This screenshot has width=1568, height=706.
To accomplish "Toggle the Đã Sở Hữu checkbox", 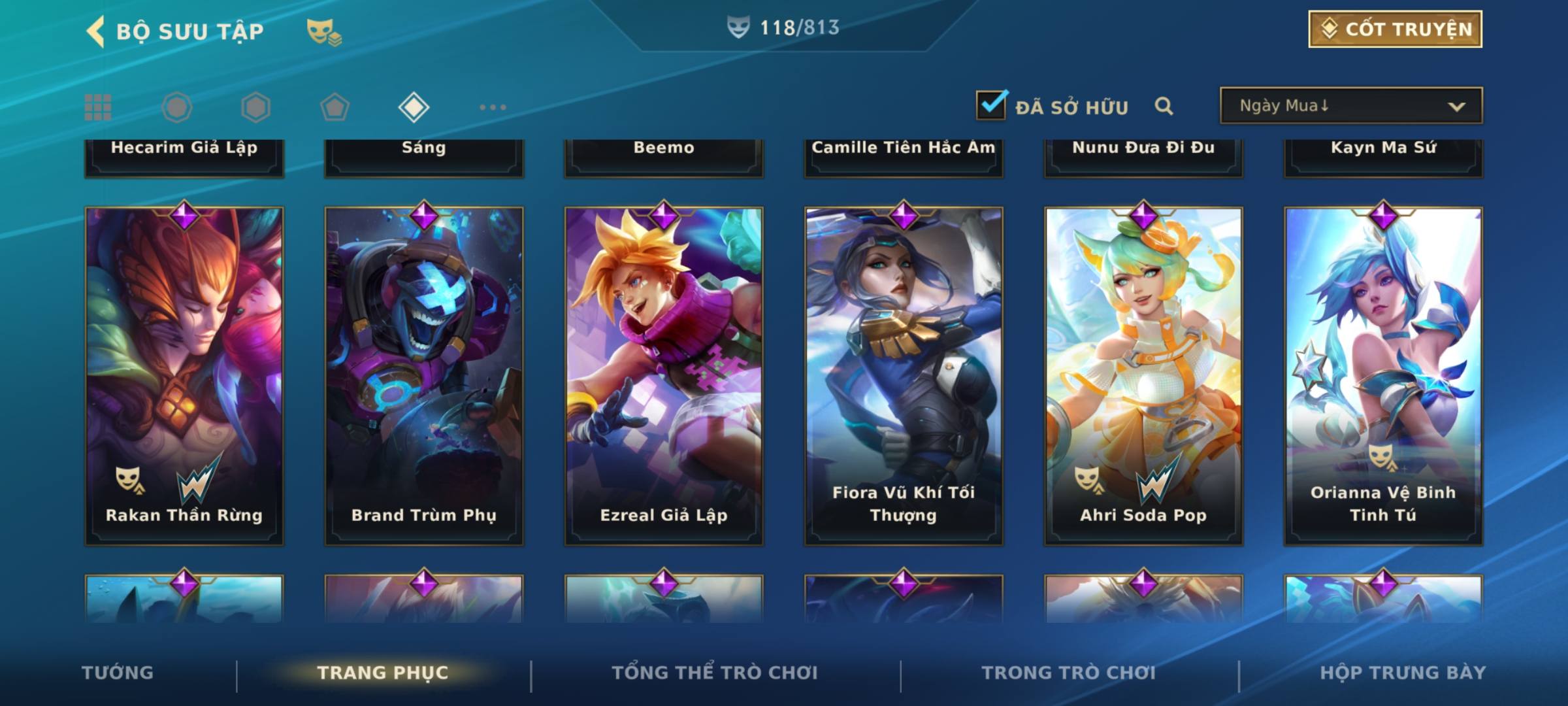I will (991, 105).
